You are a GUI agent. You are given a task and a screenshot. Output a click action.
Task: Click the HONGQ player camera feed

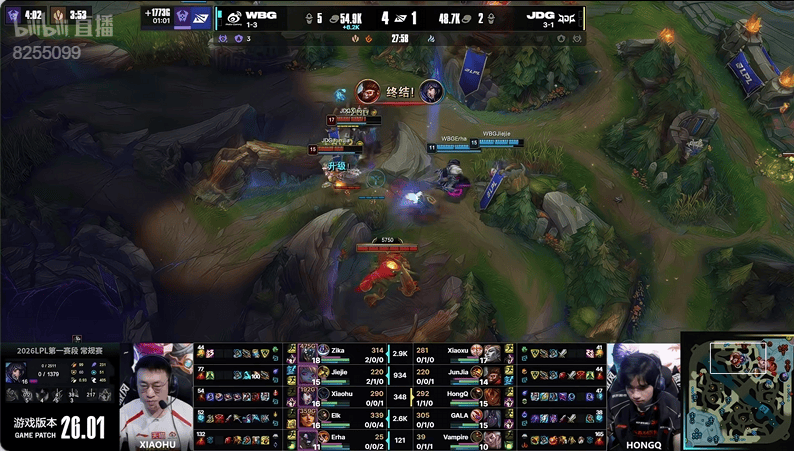pos(643,397)
